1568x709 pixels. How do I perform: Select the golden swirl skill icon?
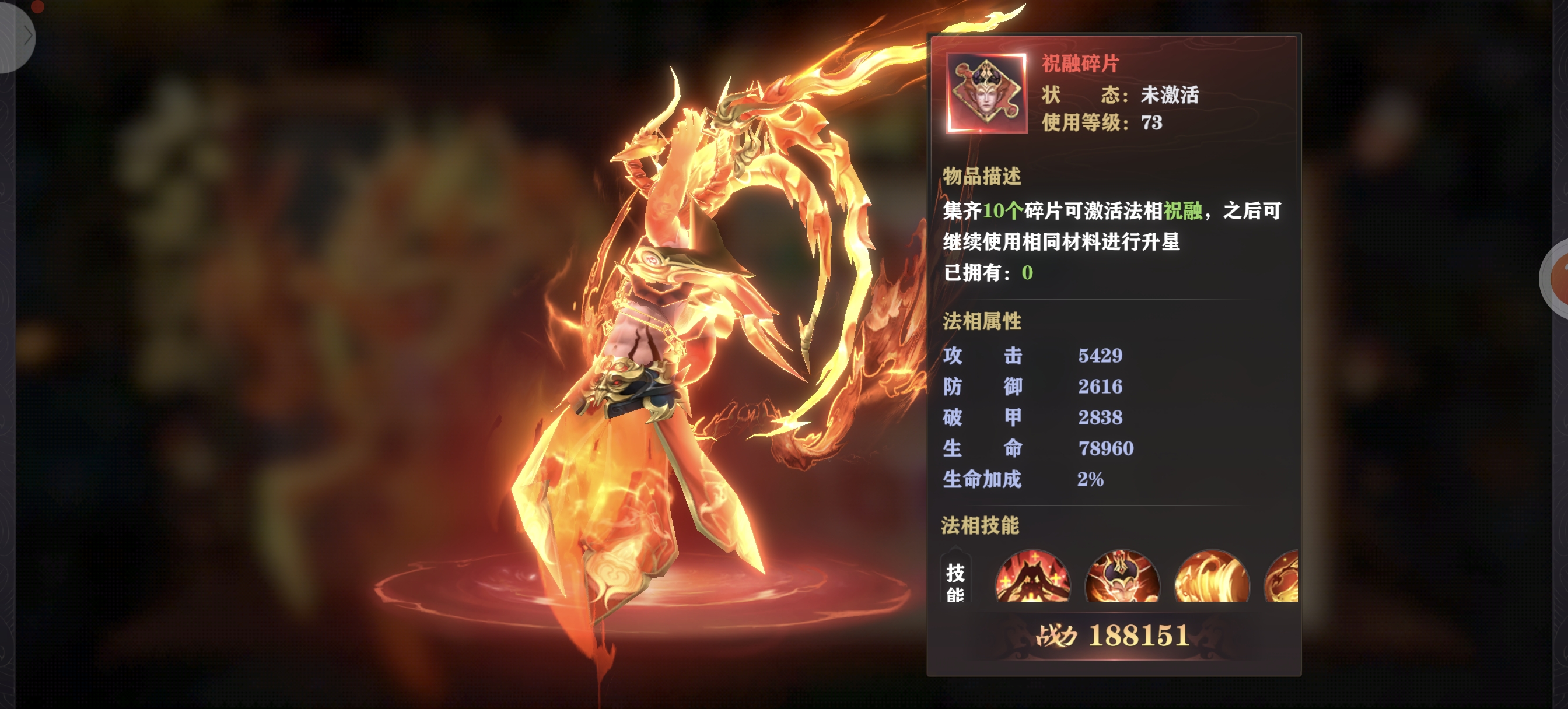coord(1212,576)
